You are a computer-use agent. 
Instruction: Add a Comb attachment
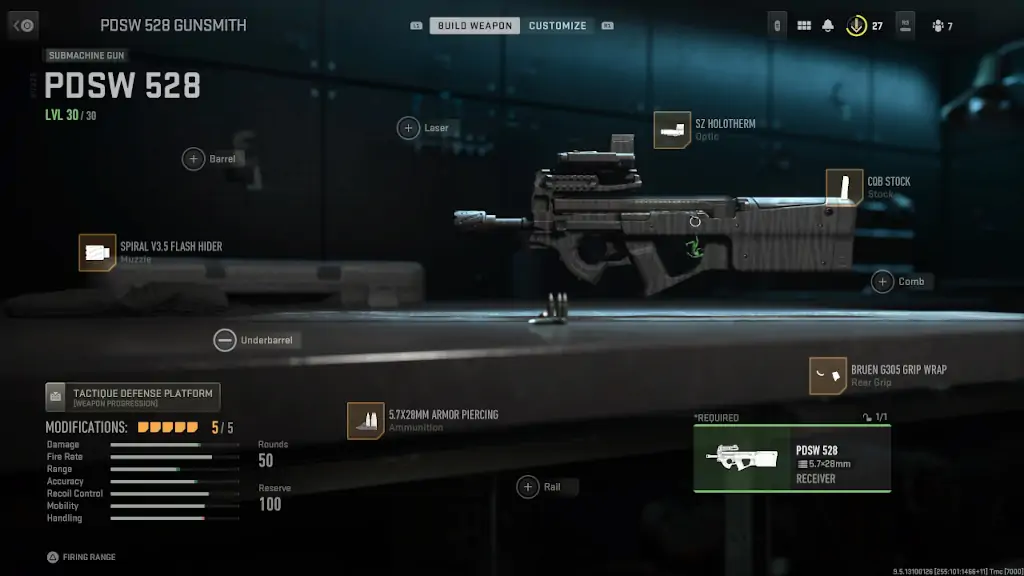pos(883,282)
